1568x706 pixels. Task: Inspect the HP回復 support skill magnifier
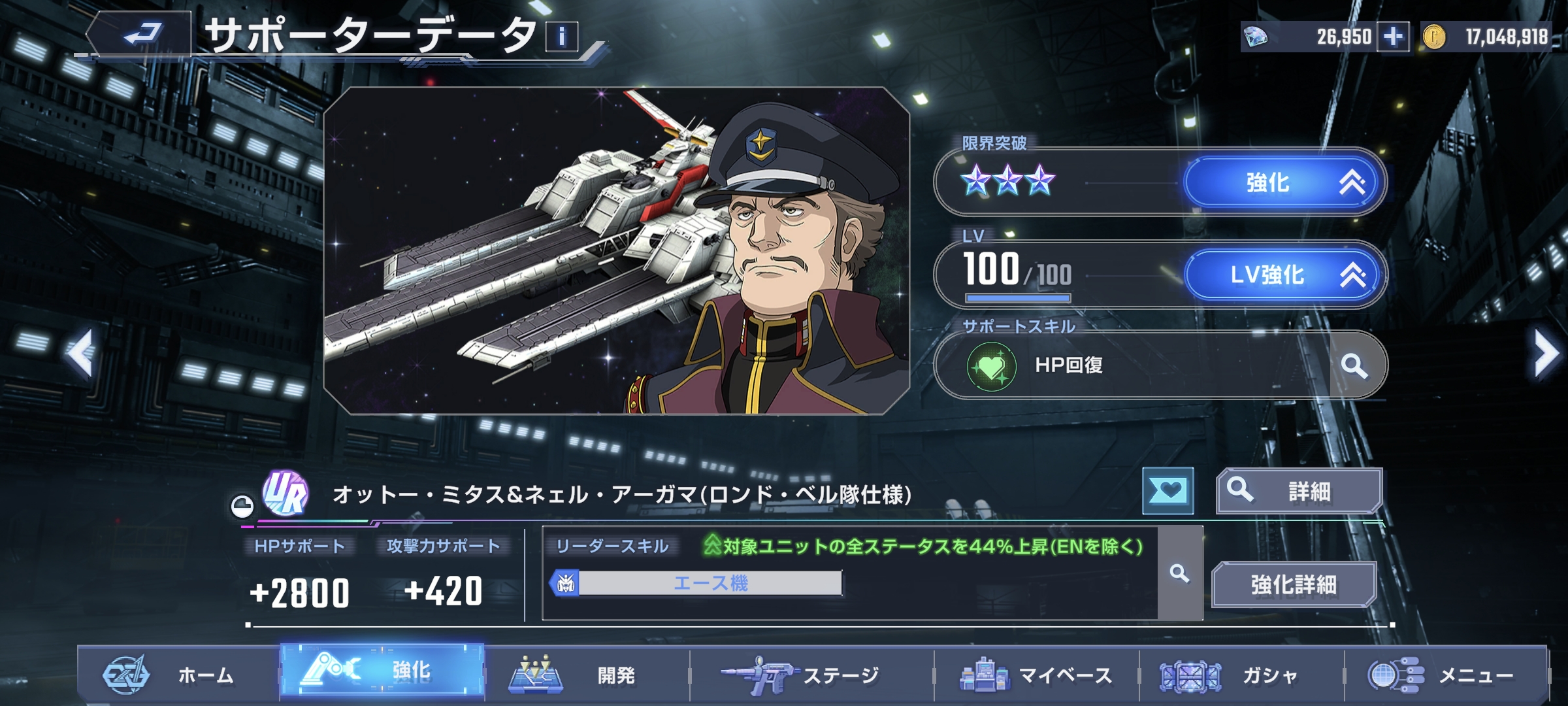(x=1354, y=365)
